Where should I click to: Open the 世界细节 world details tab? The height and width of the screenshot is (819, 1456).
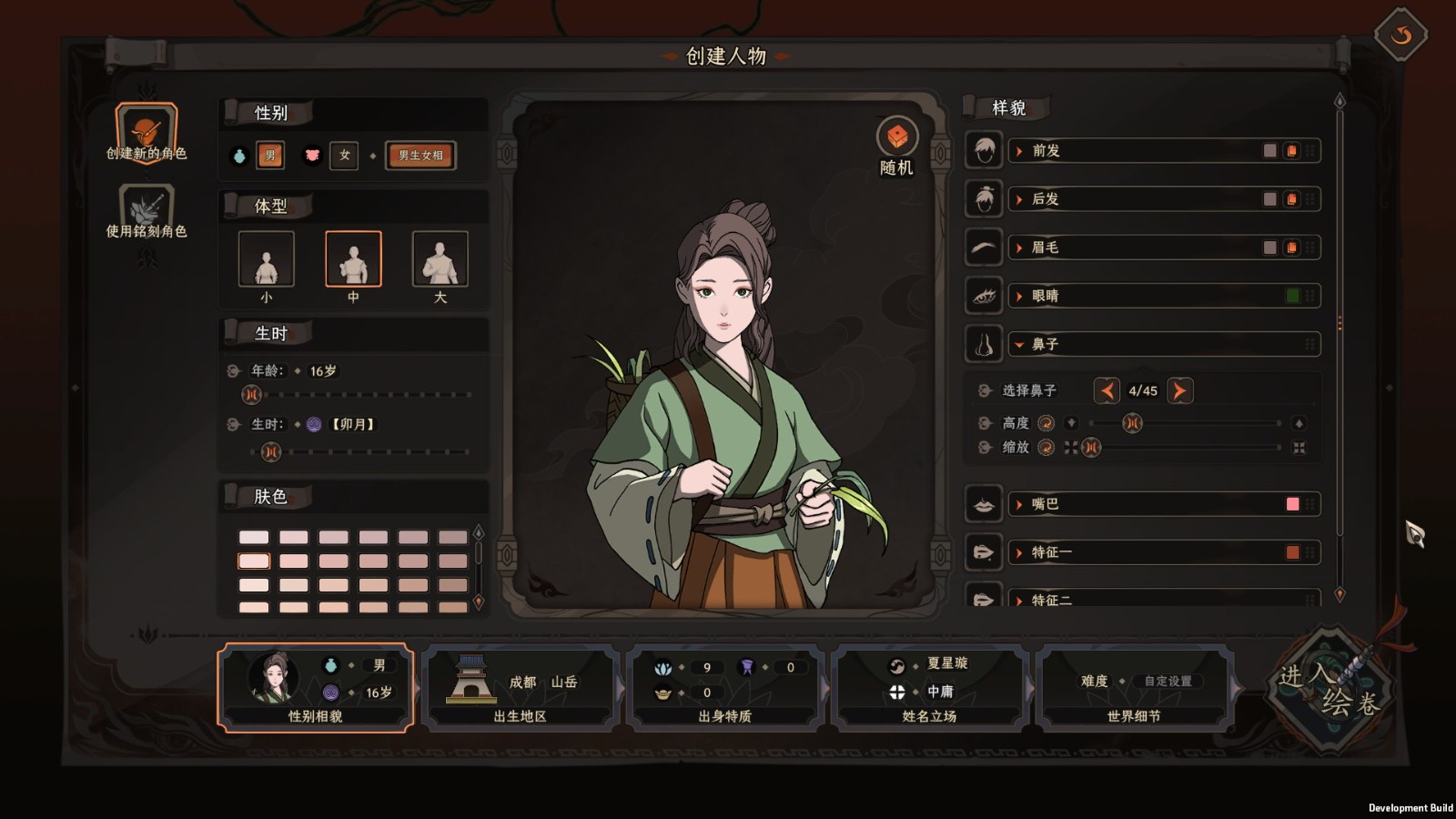[x=1134, y=688]
